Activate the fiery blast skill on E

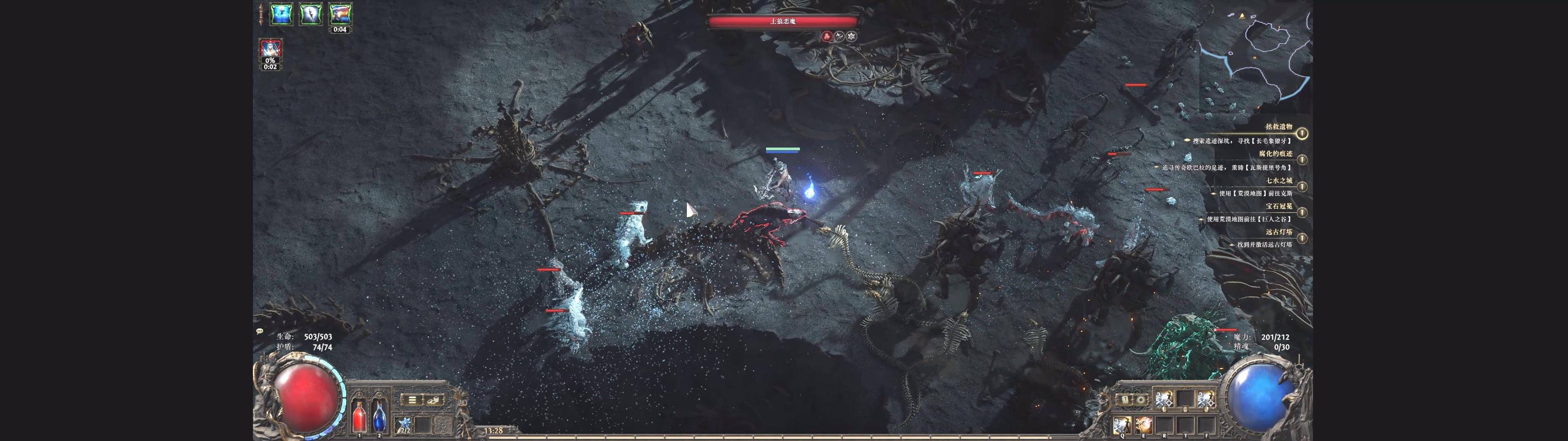(x=1143, y=424)
